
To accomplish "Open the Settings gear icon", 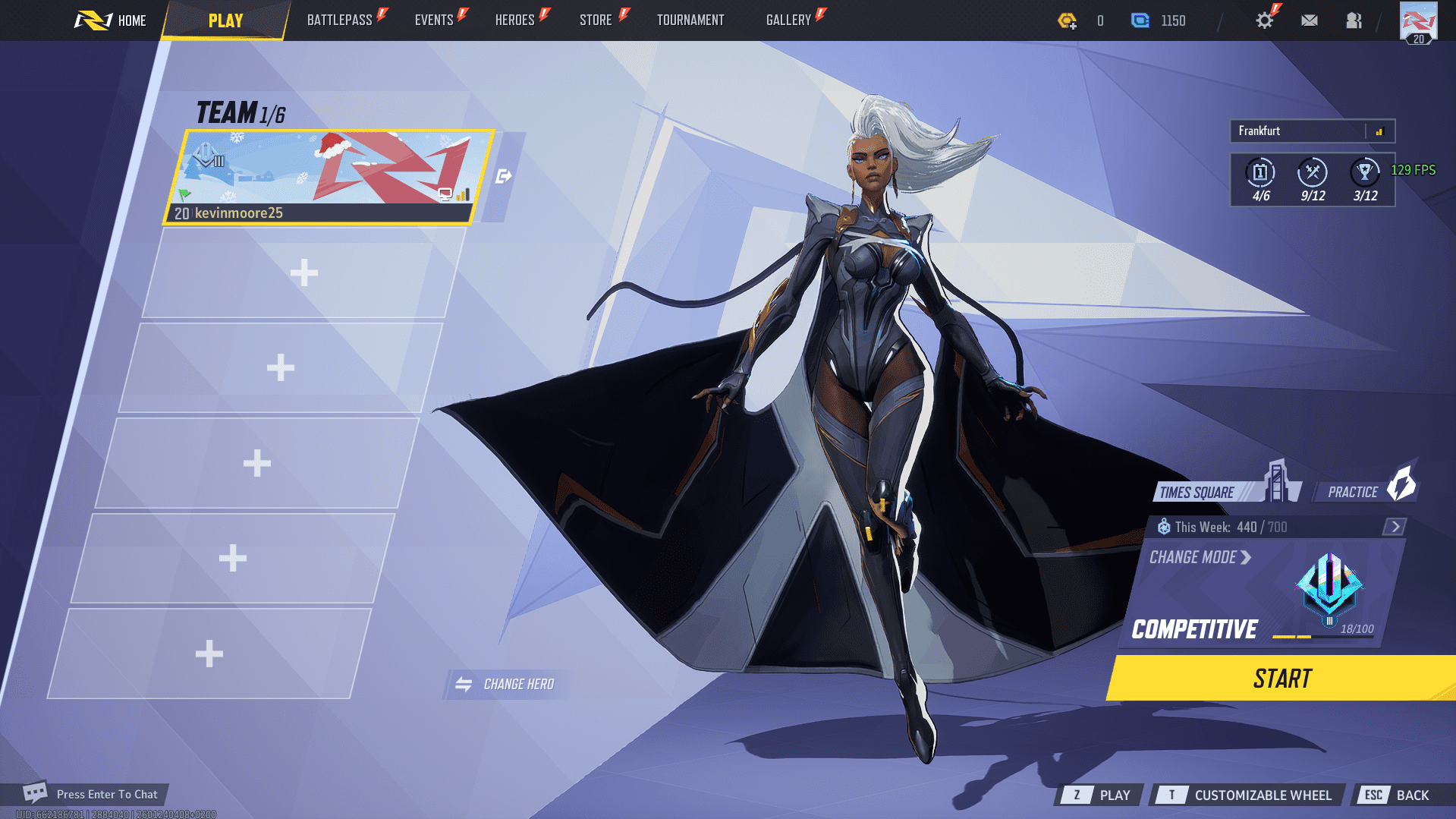I will coord(1264,20).
